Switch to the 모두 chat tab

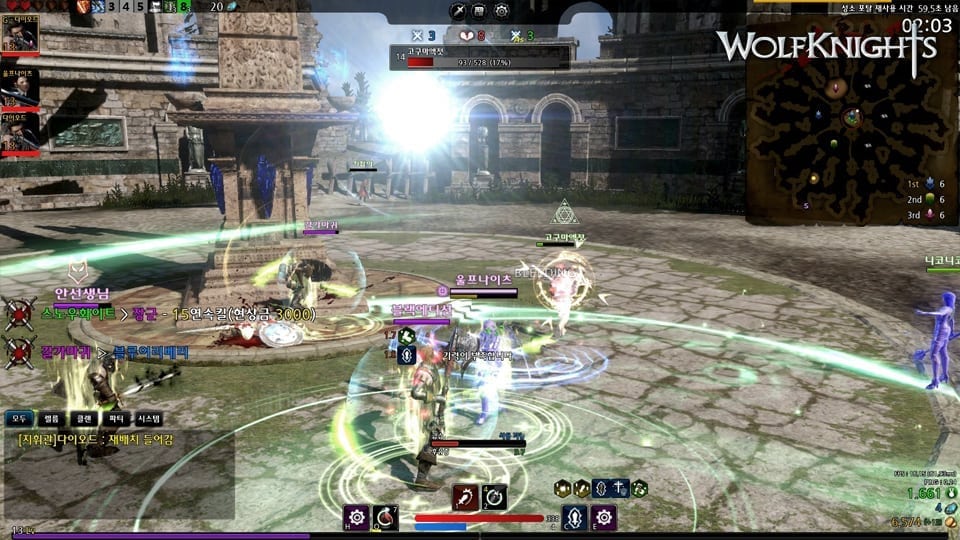(x=20, y=418)
